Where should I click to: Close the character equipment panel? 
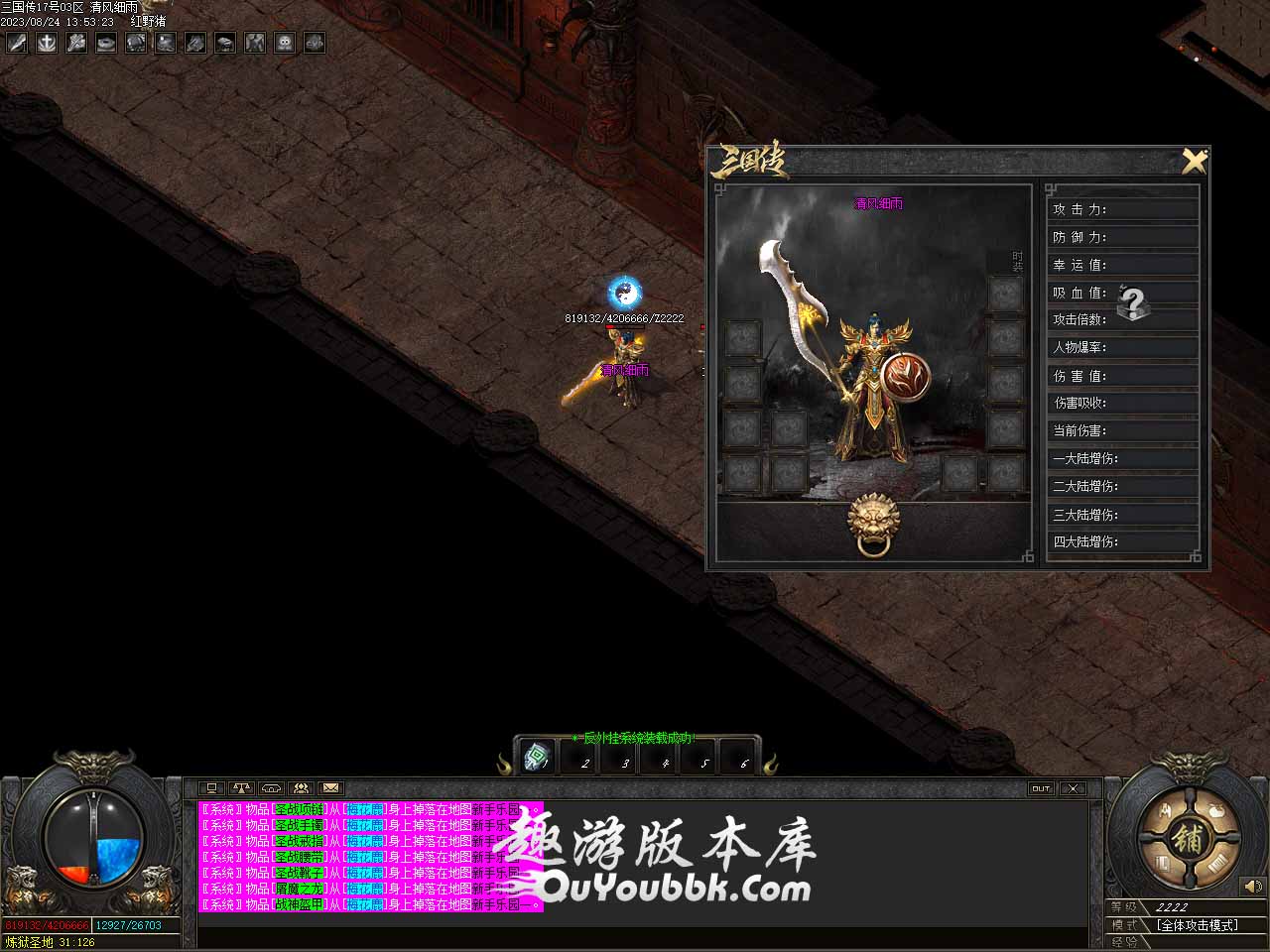[x=1194, y=161]
